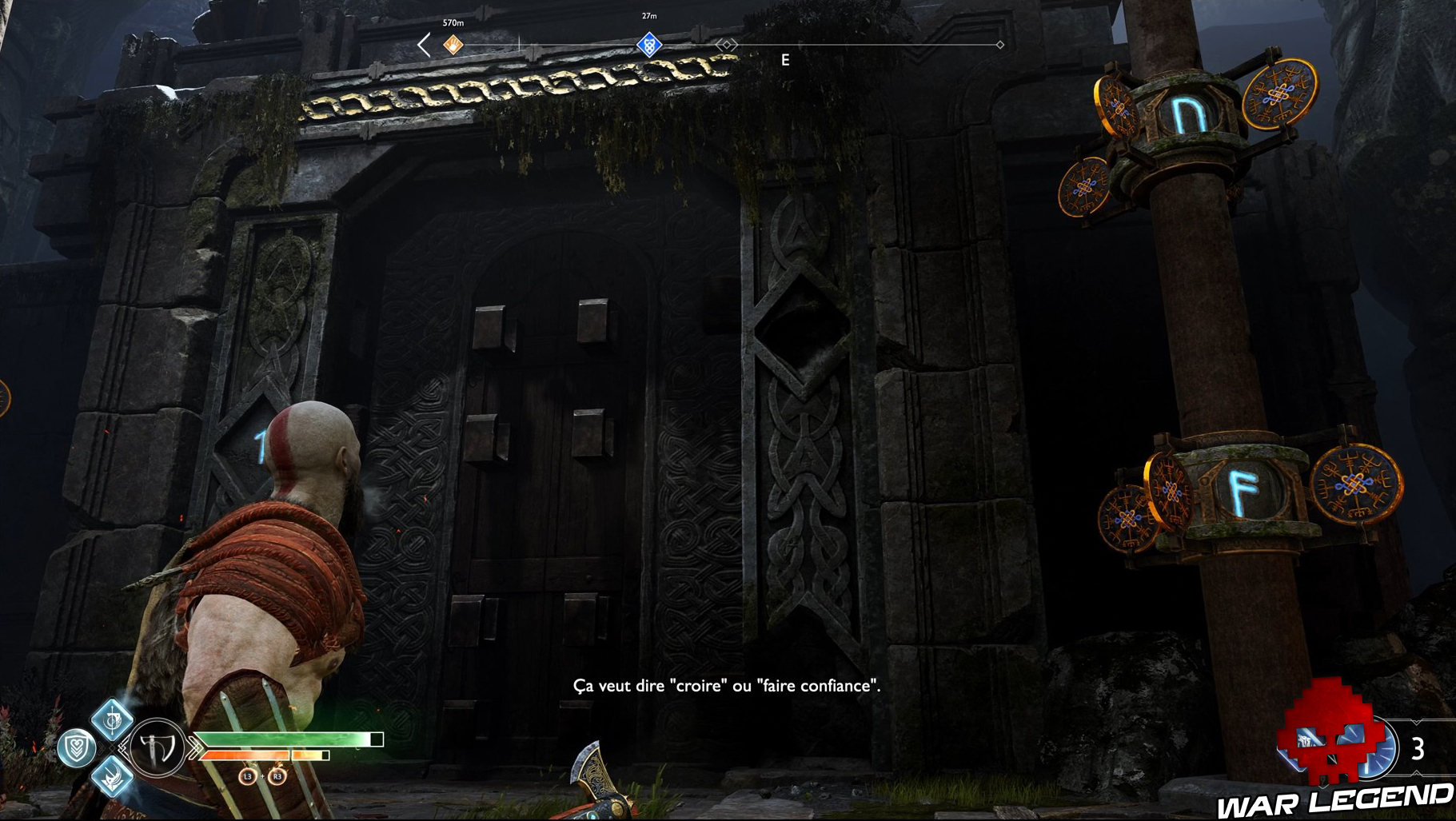
Task: Click the blue Nornir rune marker on compass
Action: (648, 46)
